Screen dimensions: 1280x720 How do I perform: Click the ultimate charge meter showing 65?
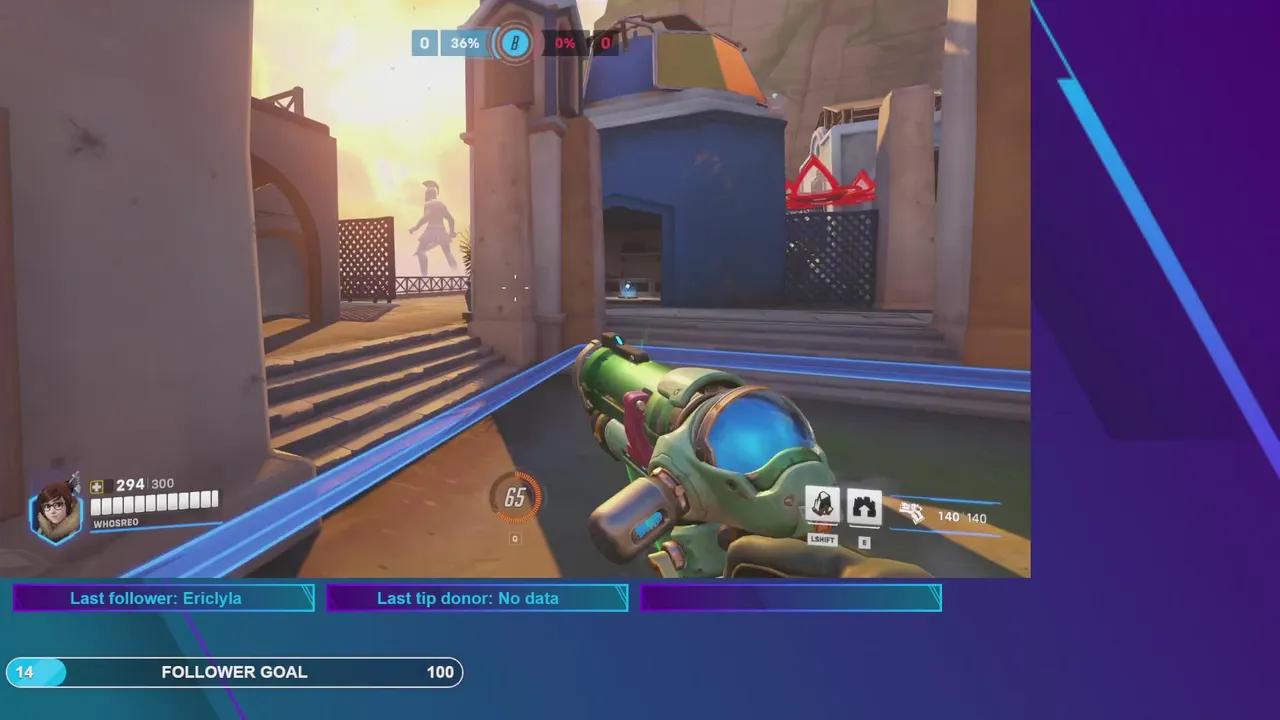515,498
